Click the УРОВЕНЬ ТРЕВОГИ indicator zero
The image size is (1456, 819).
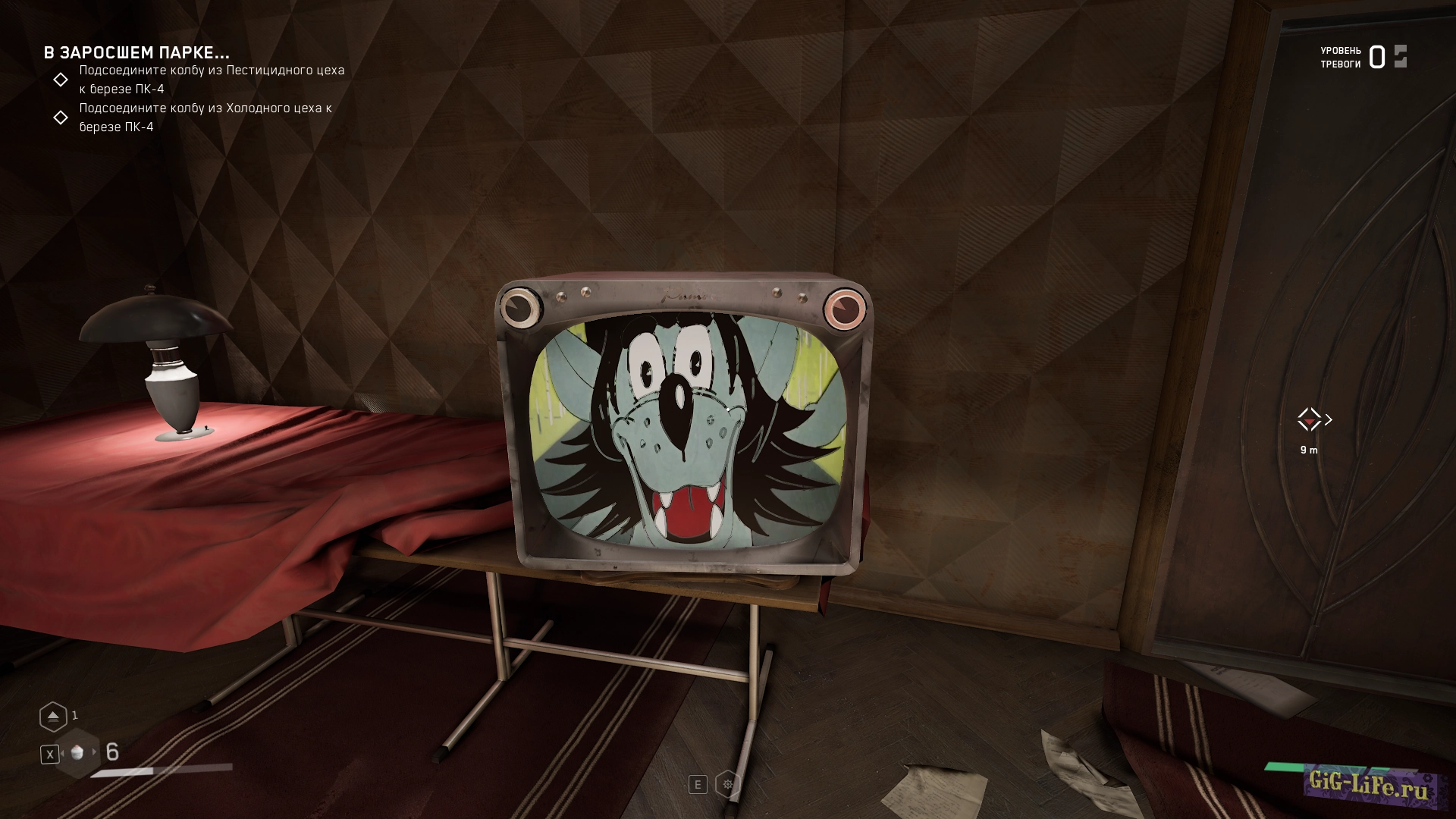point(1376,55)
